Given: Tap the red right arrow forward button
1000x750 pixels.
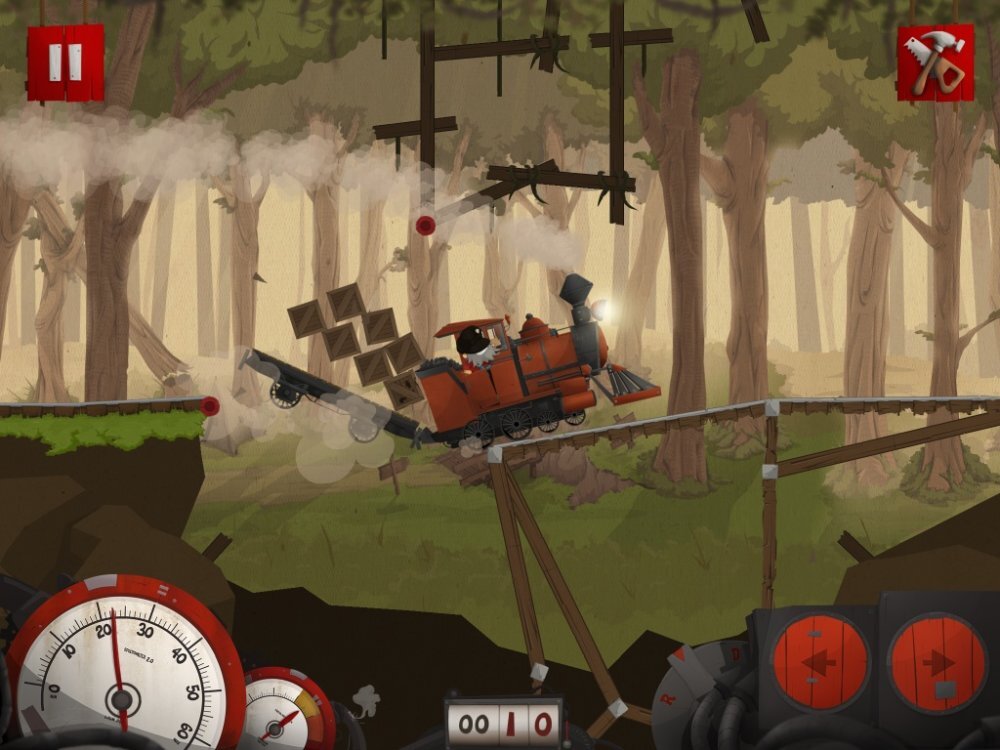Looking at the screenshot, I should [936, 662].
